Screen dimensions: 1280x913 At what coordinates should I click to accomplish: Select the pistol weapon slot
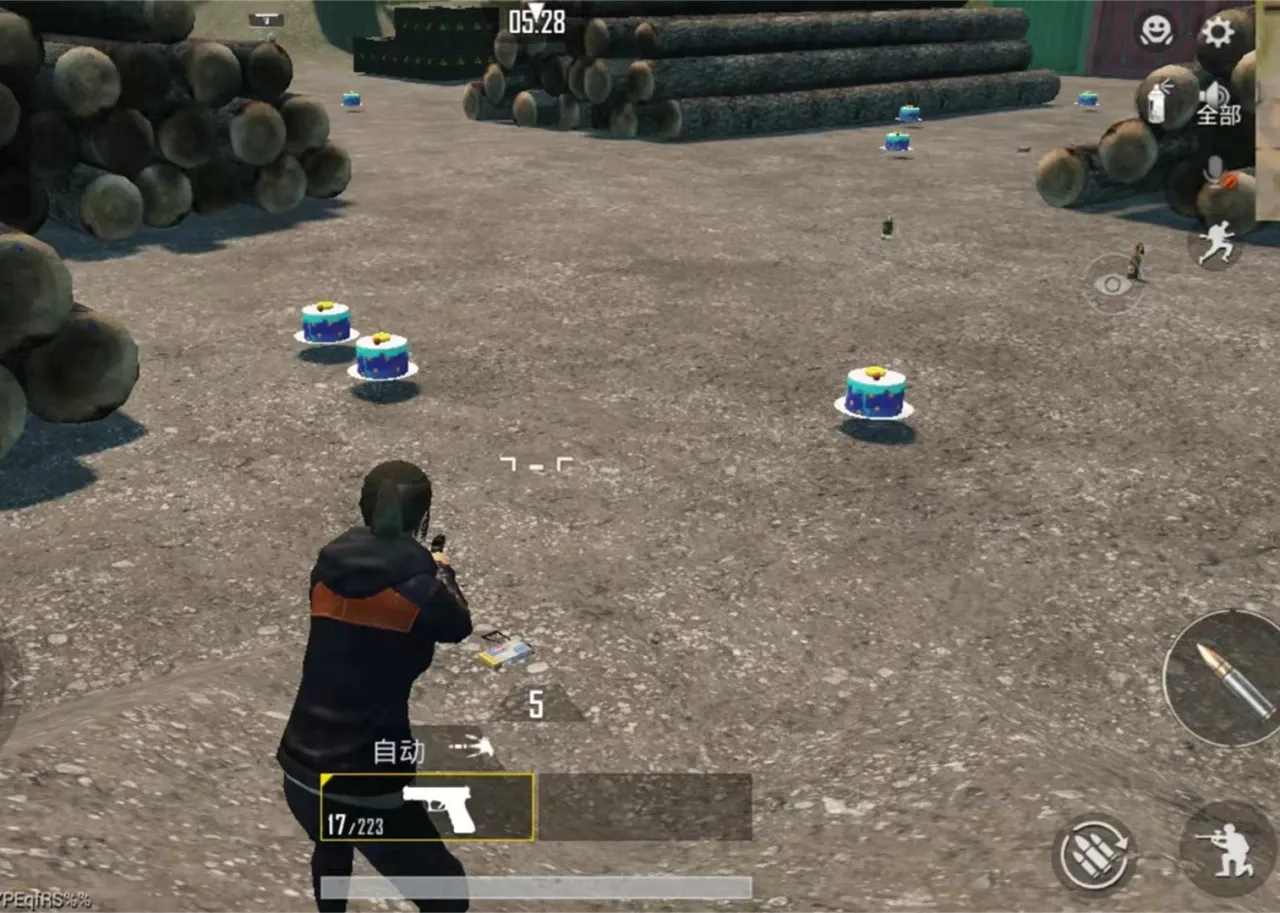(428, 808)
